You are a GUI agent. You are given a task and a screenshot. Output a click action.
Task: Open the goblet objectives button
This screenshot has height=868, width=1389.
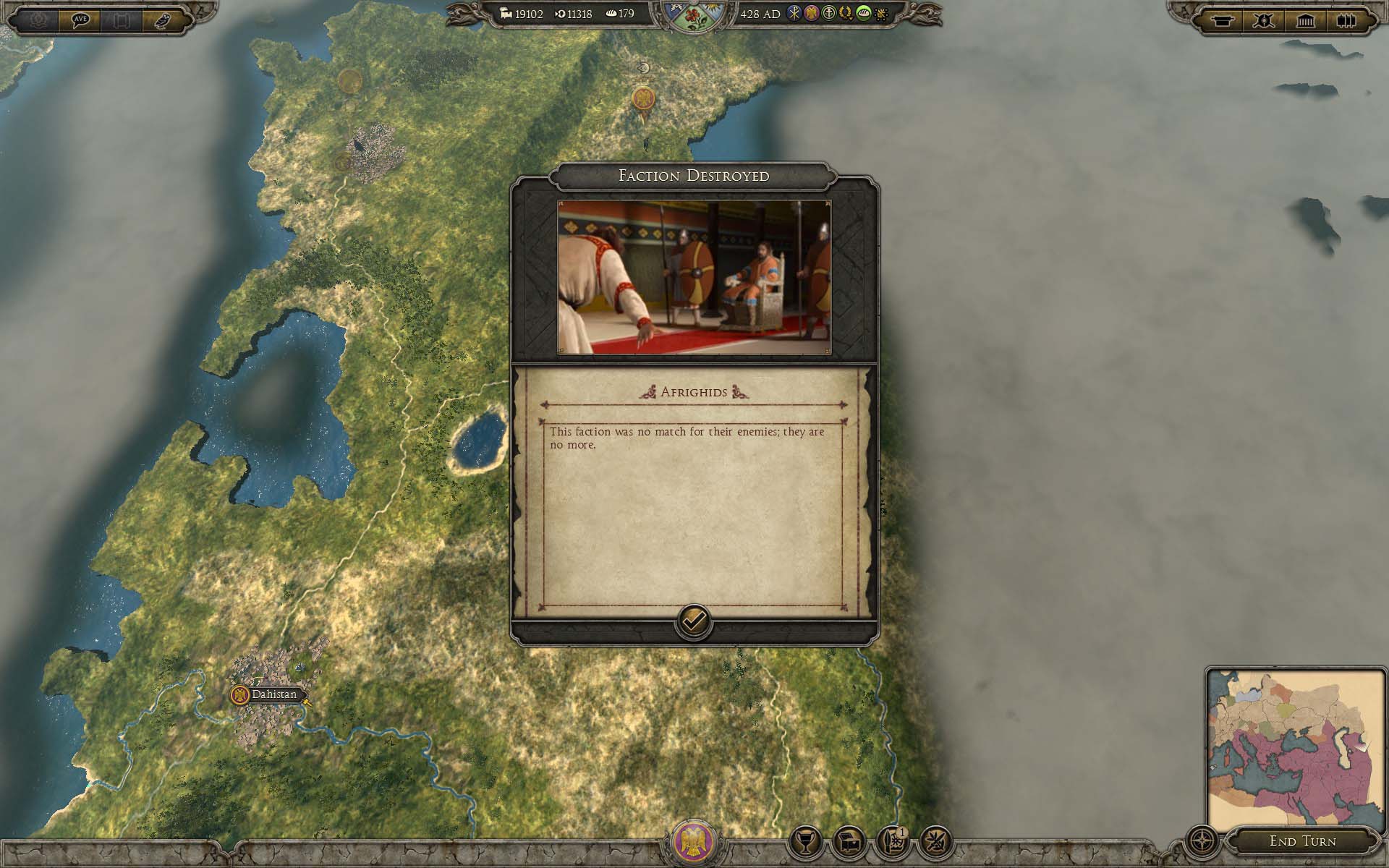point(805,842)
